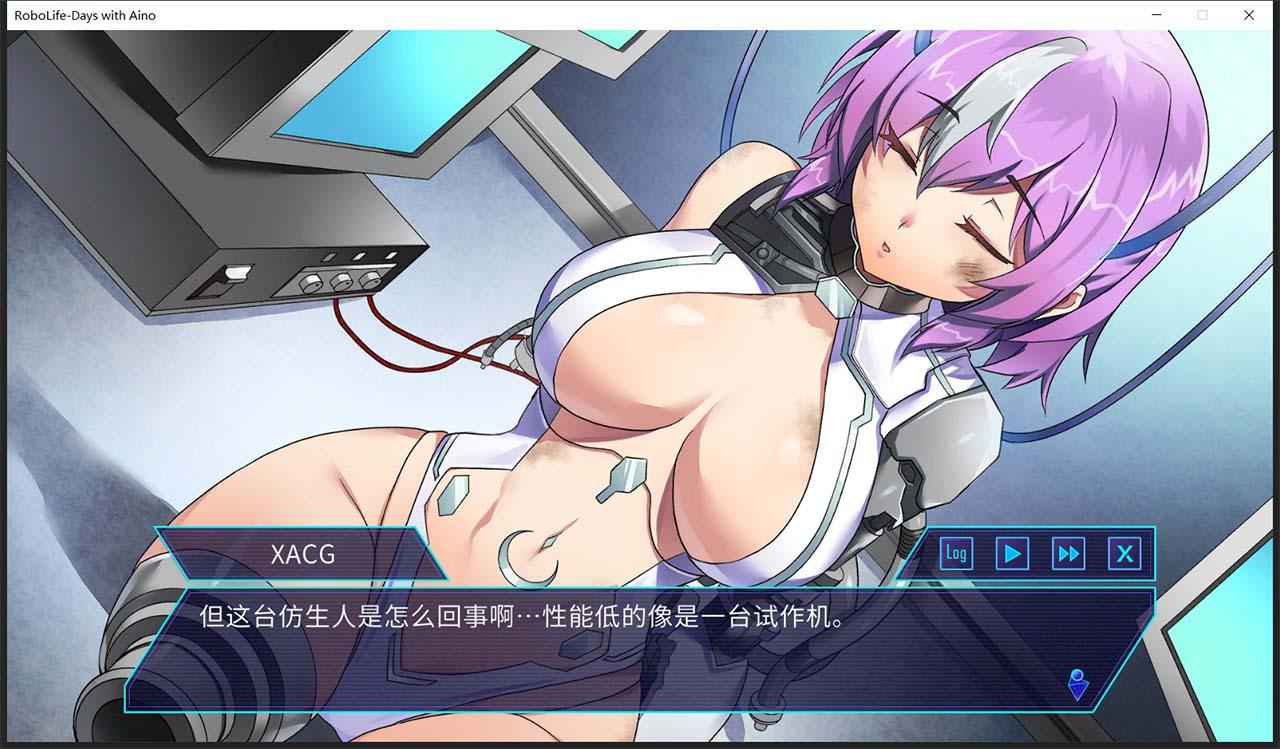The width and height of the screenshot is (1280, 749).
Task: Click the RoboLife-Days with Aino title bar
Action: tap(84, 15)
